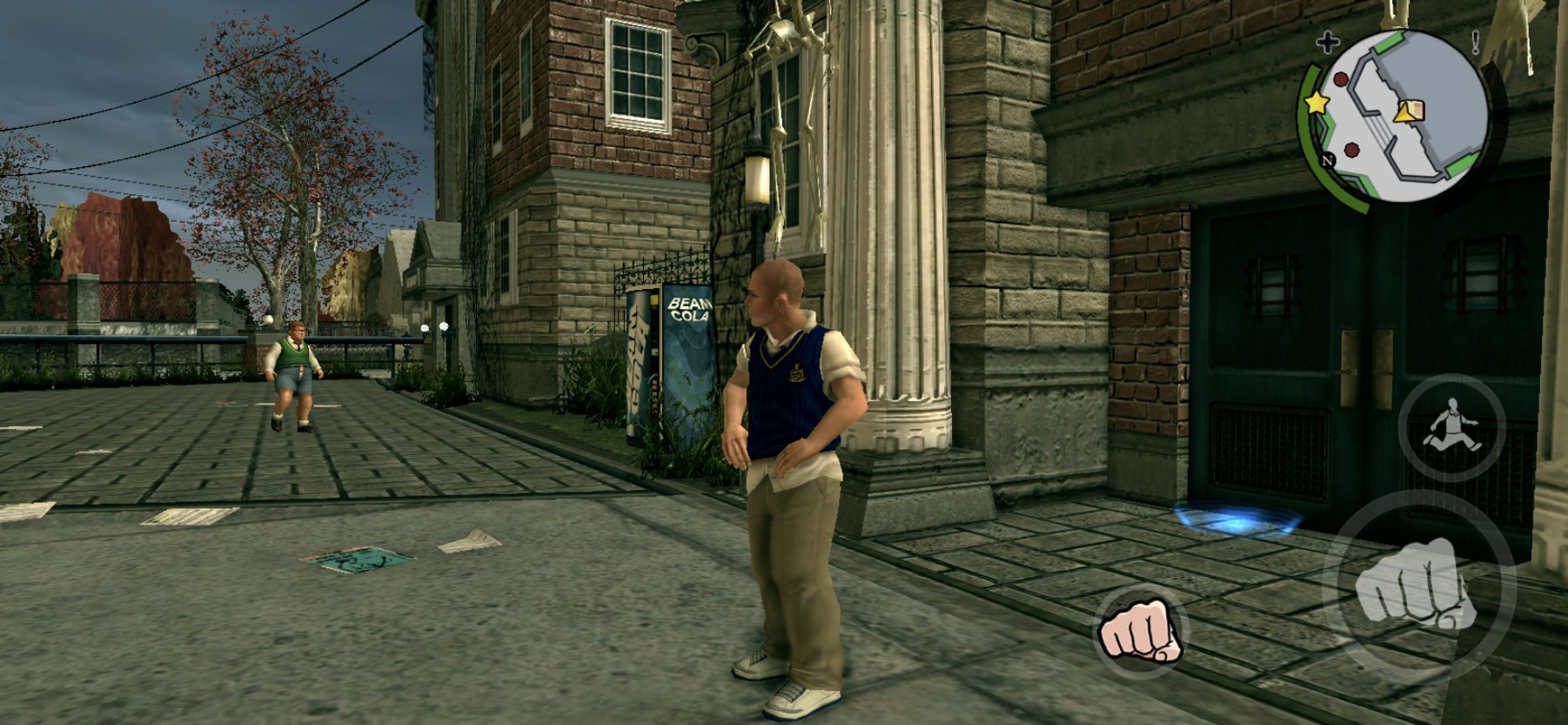
Task: Open weapon select via the pink fist icon
Action: 1140,629
